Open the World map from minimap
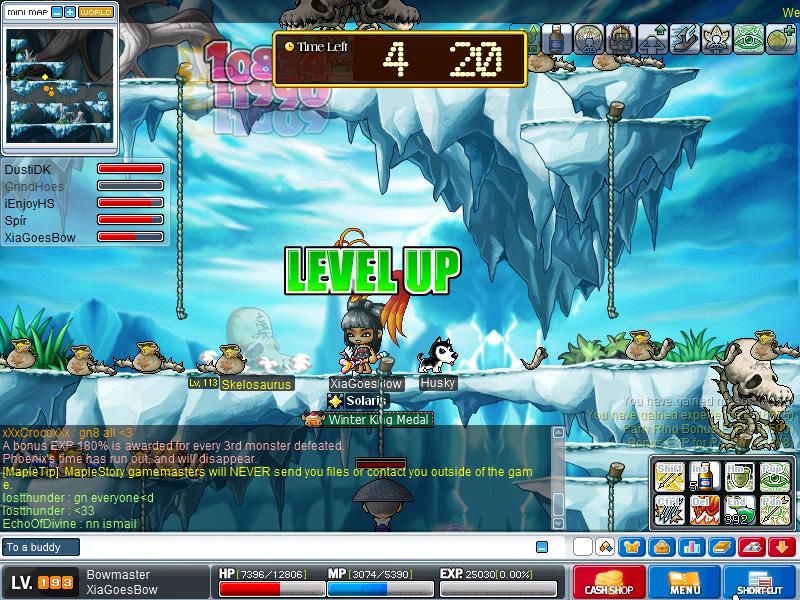800x600 pixels. coord(96,12)
